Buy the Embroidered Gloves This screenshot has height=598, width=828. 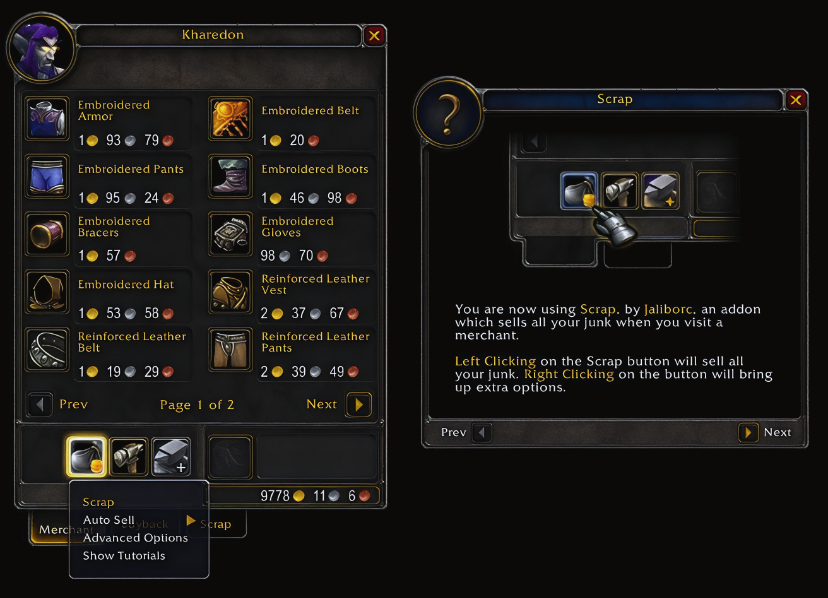229,233
